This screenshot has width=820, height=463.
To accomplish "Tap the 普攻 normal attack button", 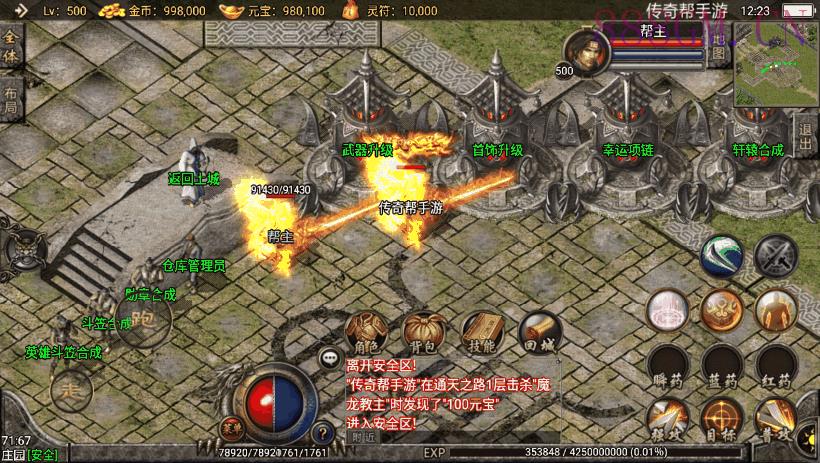I will pos(777,418).
